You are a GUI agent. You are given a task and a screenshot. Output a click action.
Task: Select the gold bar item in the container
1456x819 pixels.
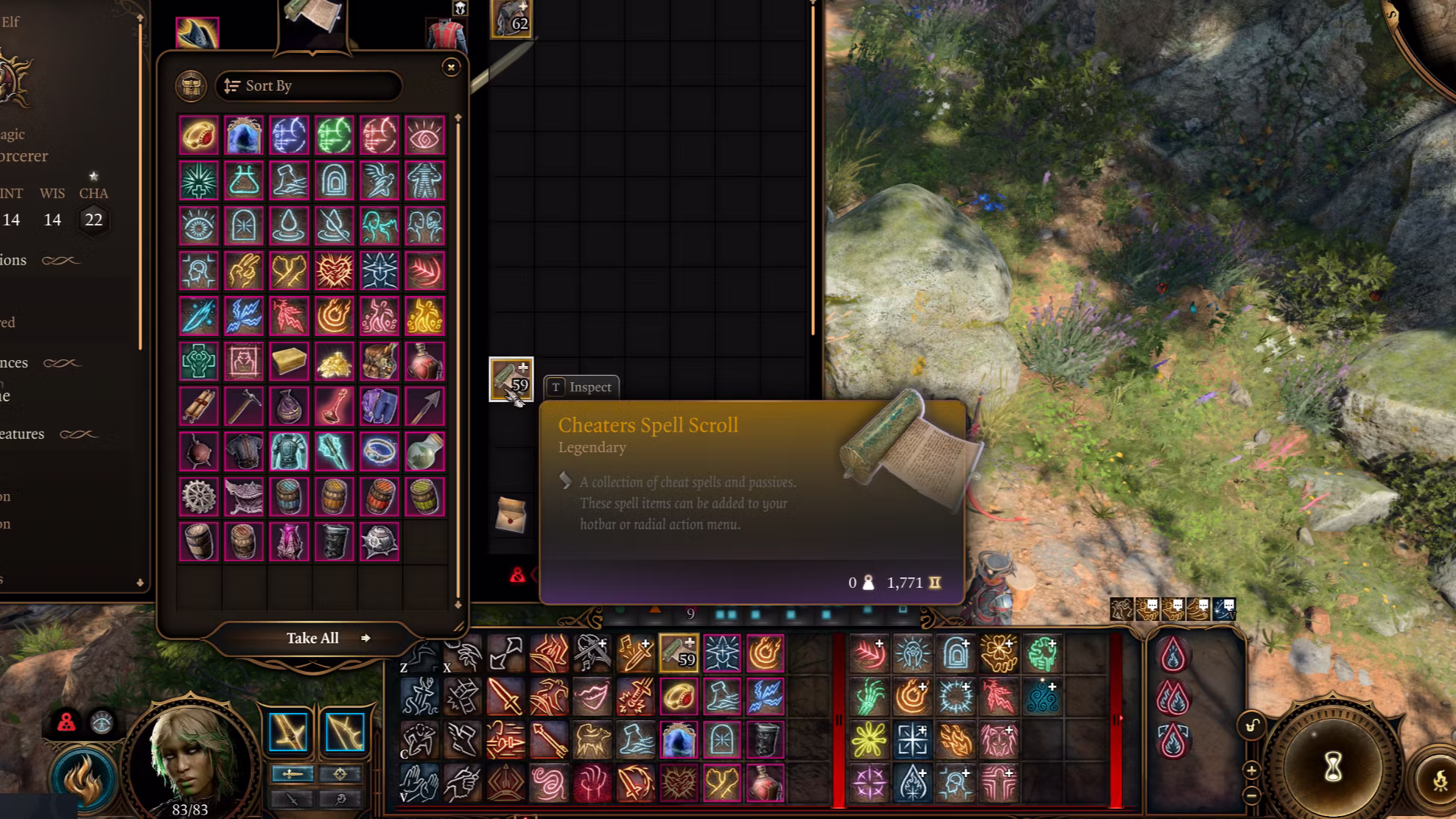pos(289,362)
